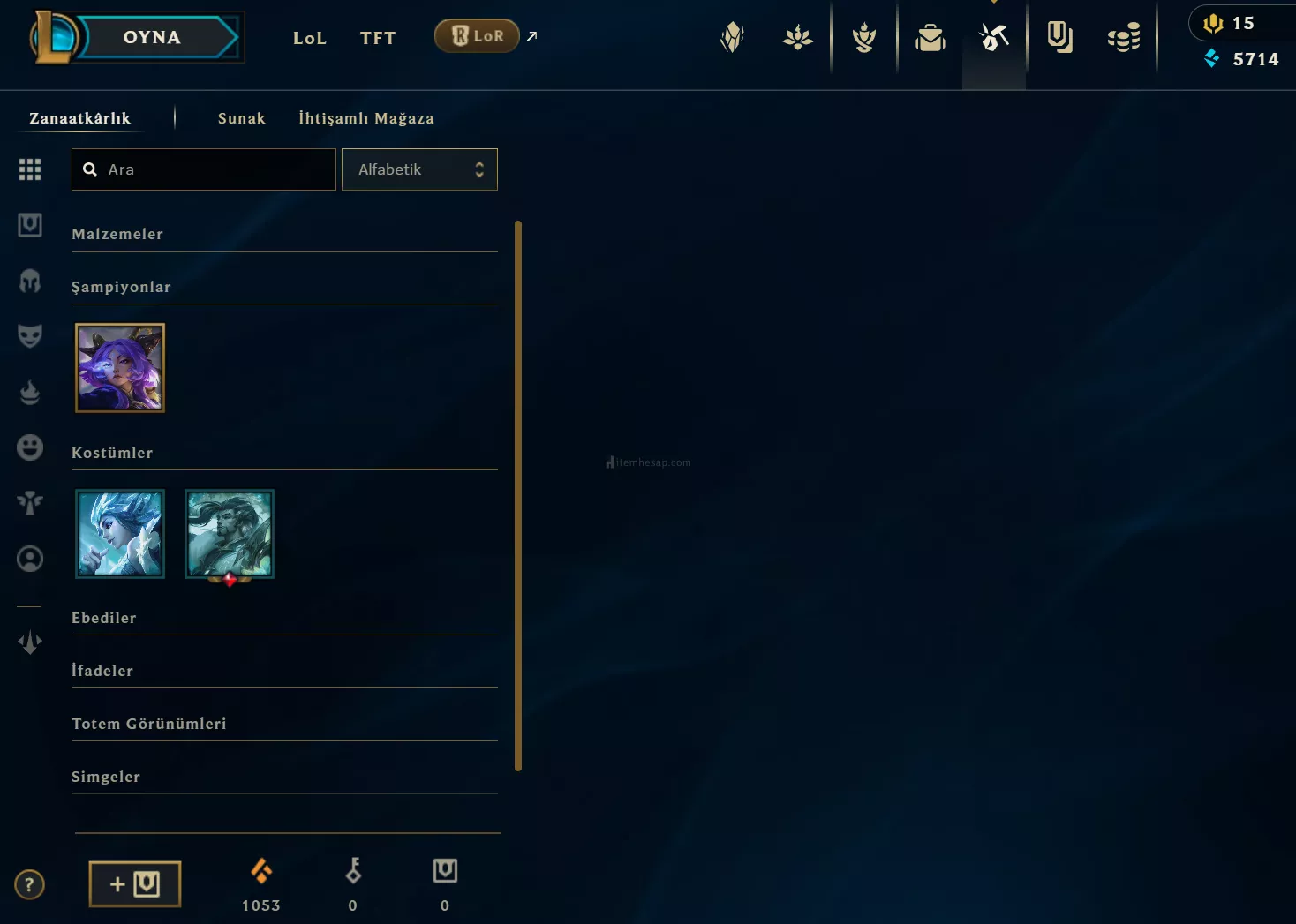Open the Alfabetik sort dropdown
Viewport: 1296px width, 924px height.
[419, 169]
